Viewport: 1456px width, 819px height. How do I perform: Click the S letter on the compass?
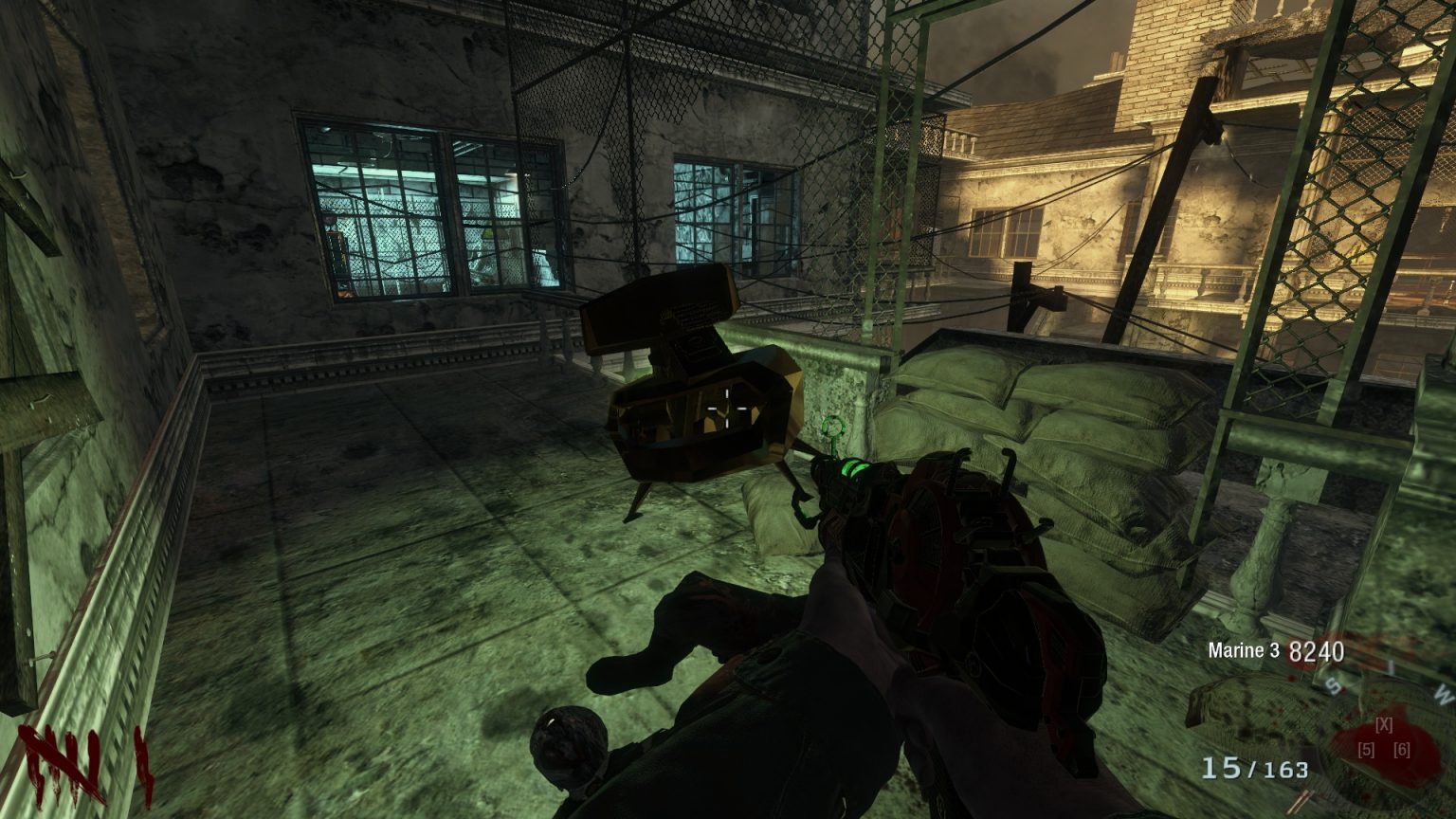click(1334, 685)
